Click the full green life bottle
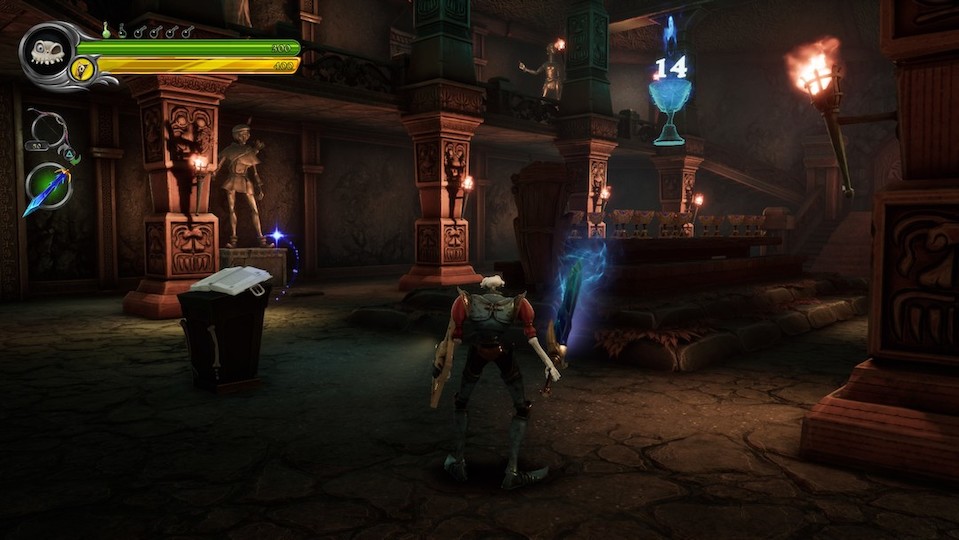959x540 pixels. click(x=106, y=31)
